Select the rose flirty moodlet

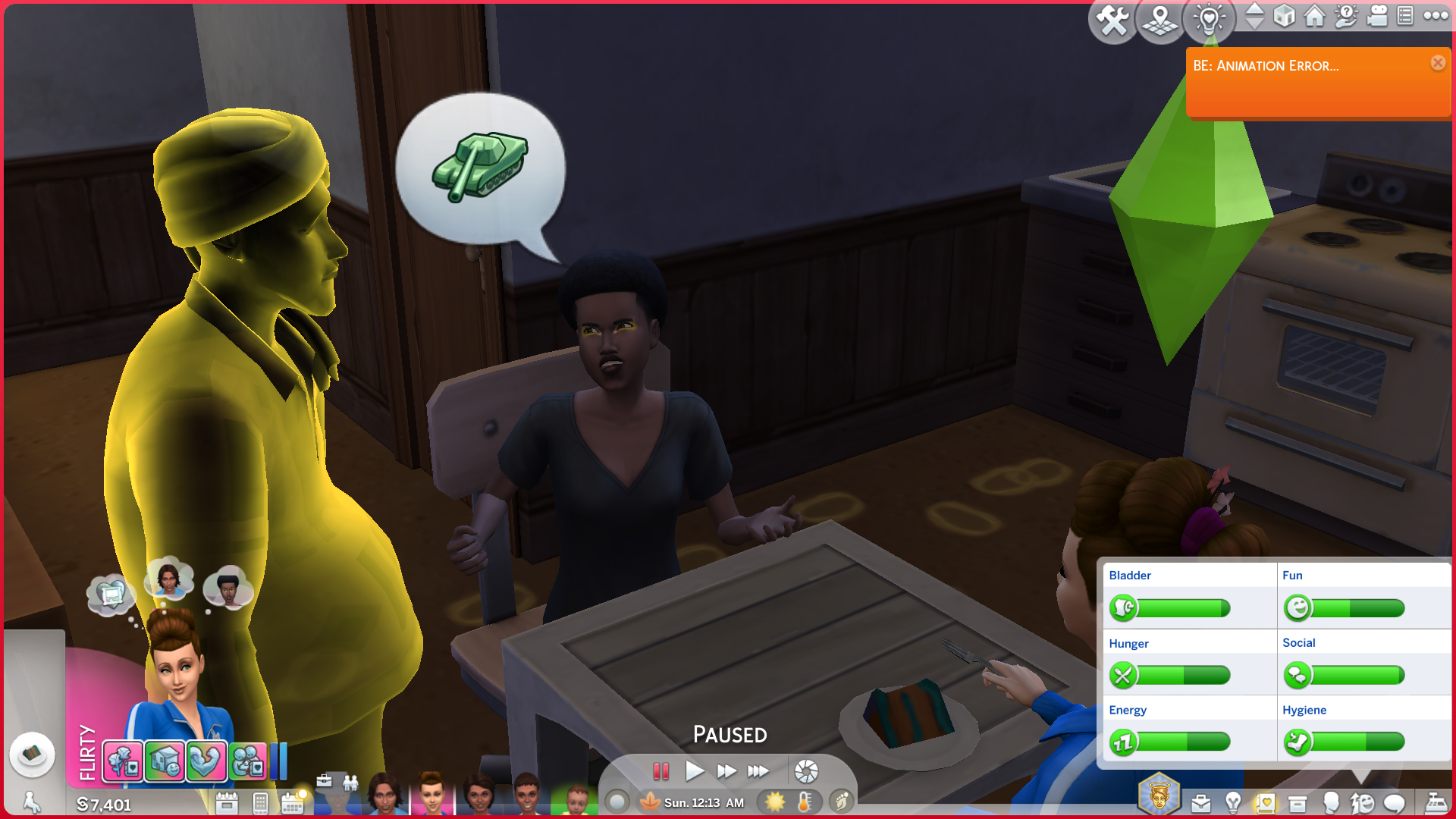123,761
